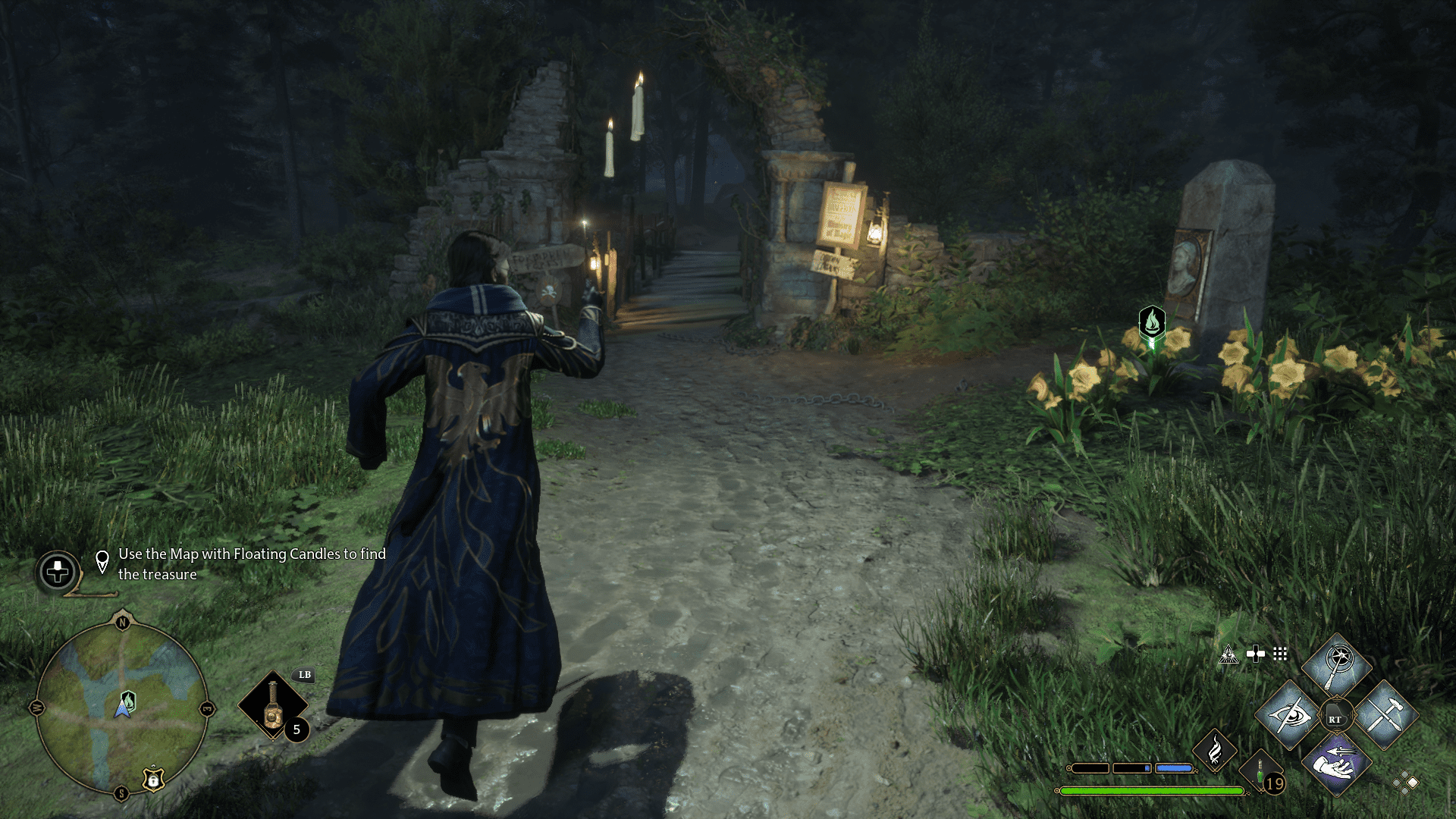Click the spell set diamond selector

[1405, 783]
